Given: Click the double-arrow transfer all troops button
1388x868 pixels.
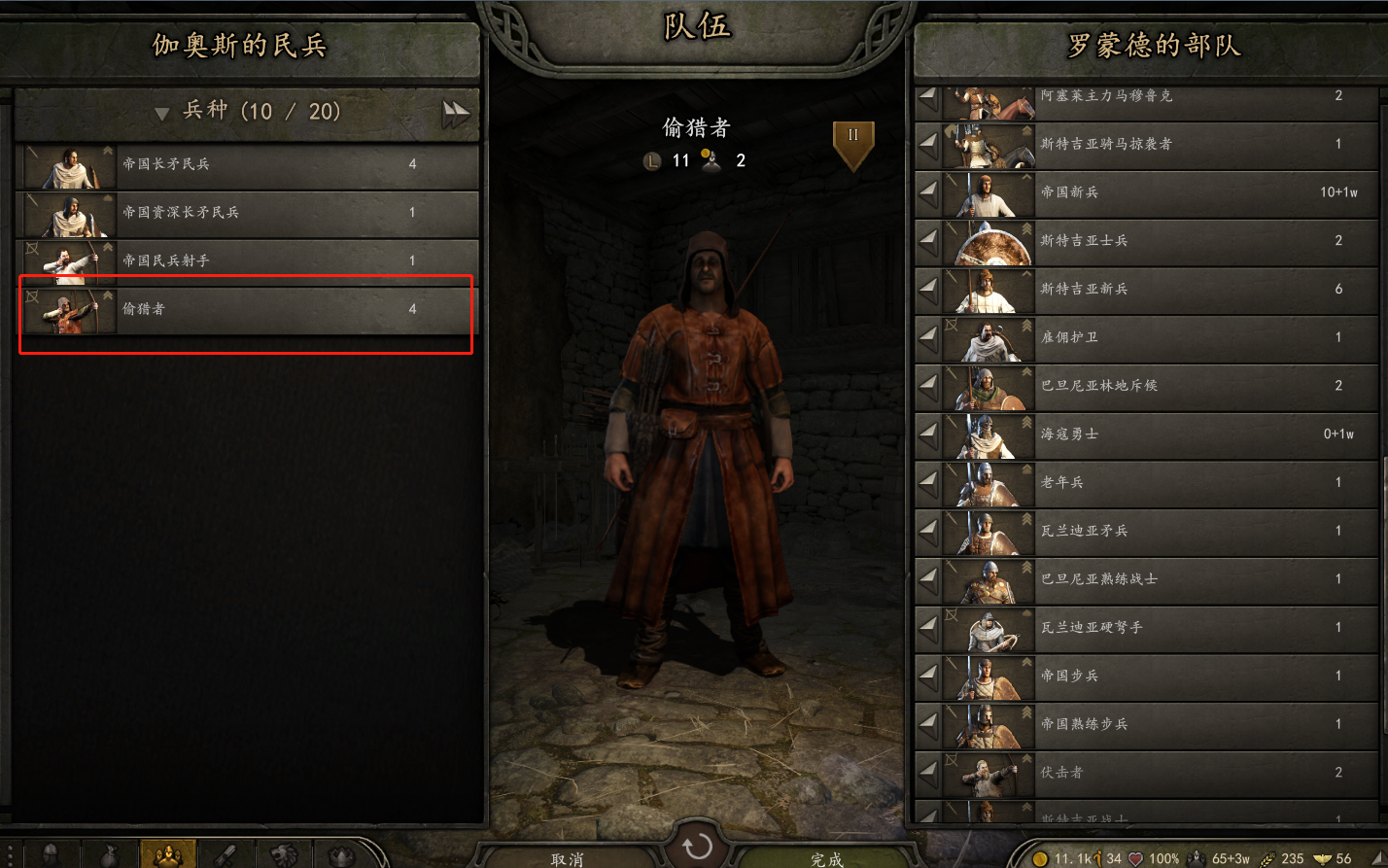Looking at the screenshot, I should click(x=456, y=114).
